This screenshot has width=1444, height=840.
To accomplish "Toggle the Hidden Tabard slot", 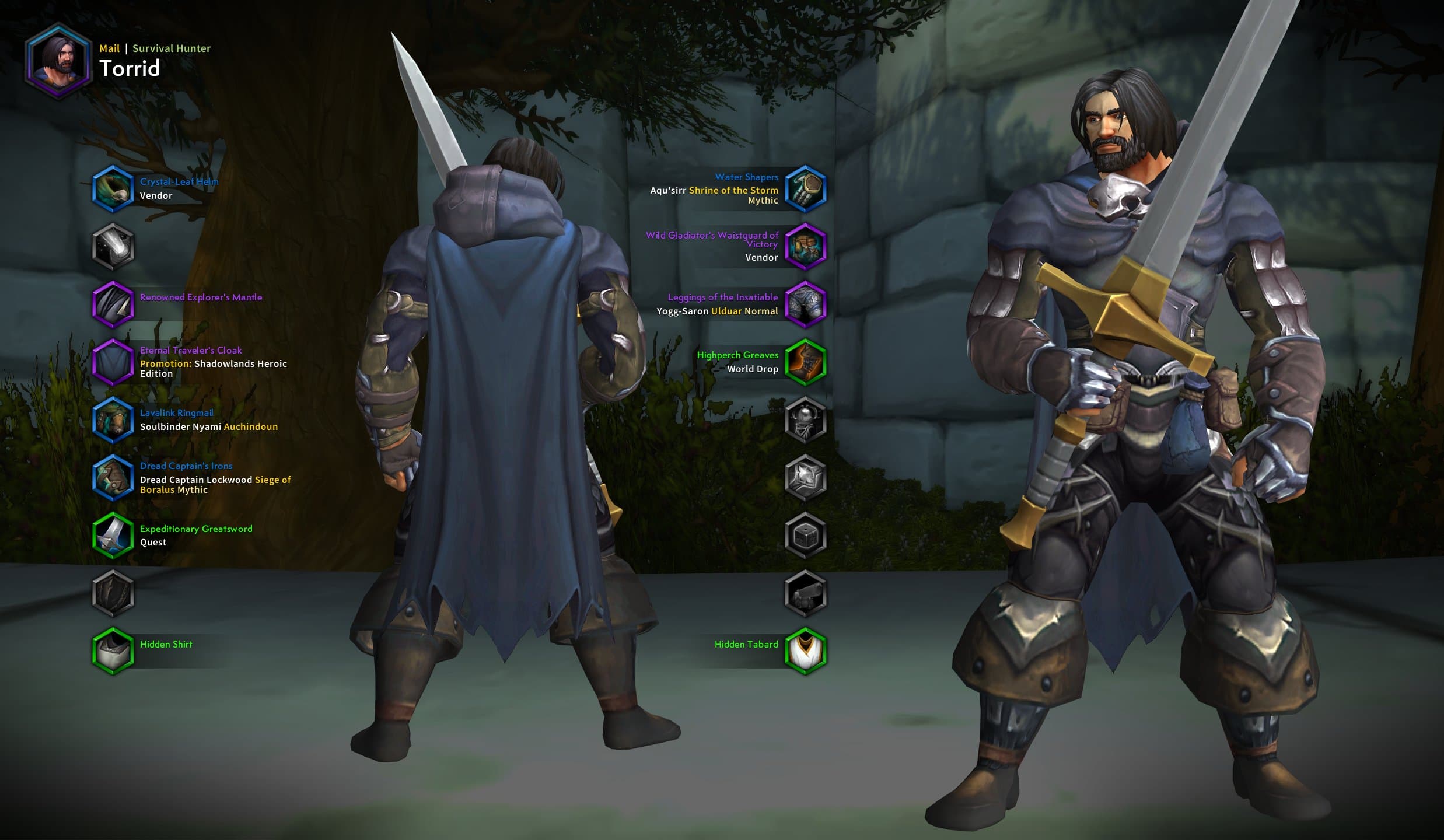I will 806,651.
